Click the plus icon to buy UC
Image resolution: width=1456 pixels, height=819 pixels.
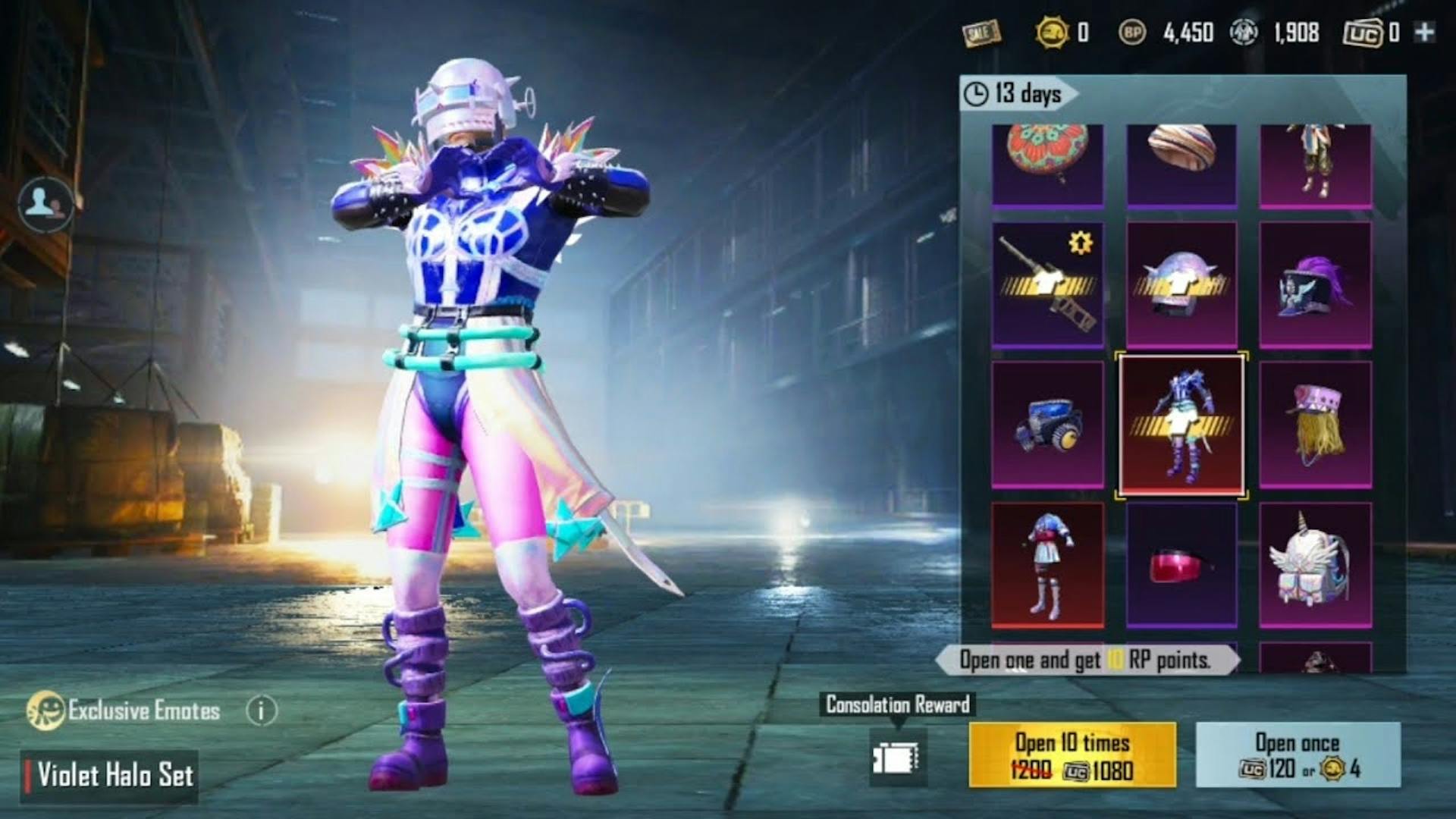click(x=1426, y=32)
